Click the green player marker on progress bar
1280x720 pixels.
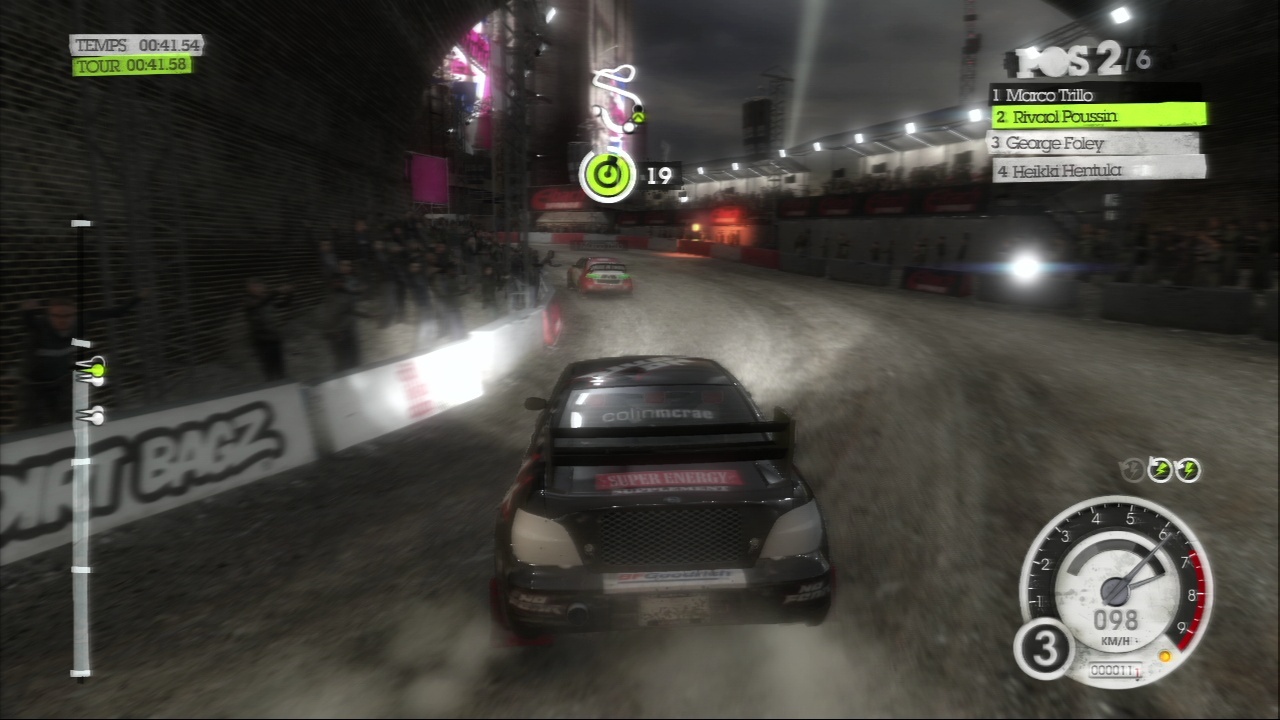(94, 371)
